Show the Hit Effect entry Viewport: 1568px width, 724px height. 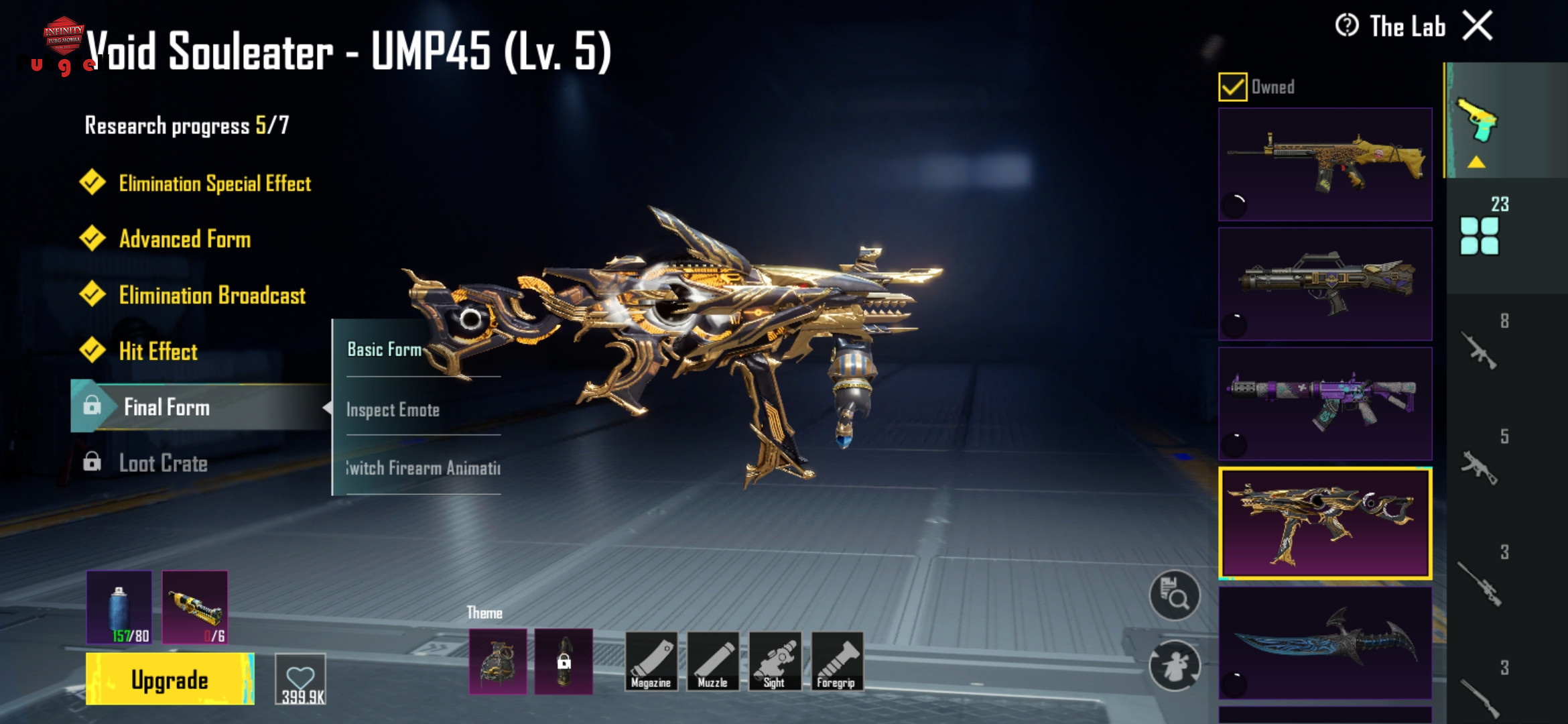tap(158, 351)
